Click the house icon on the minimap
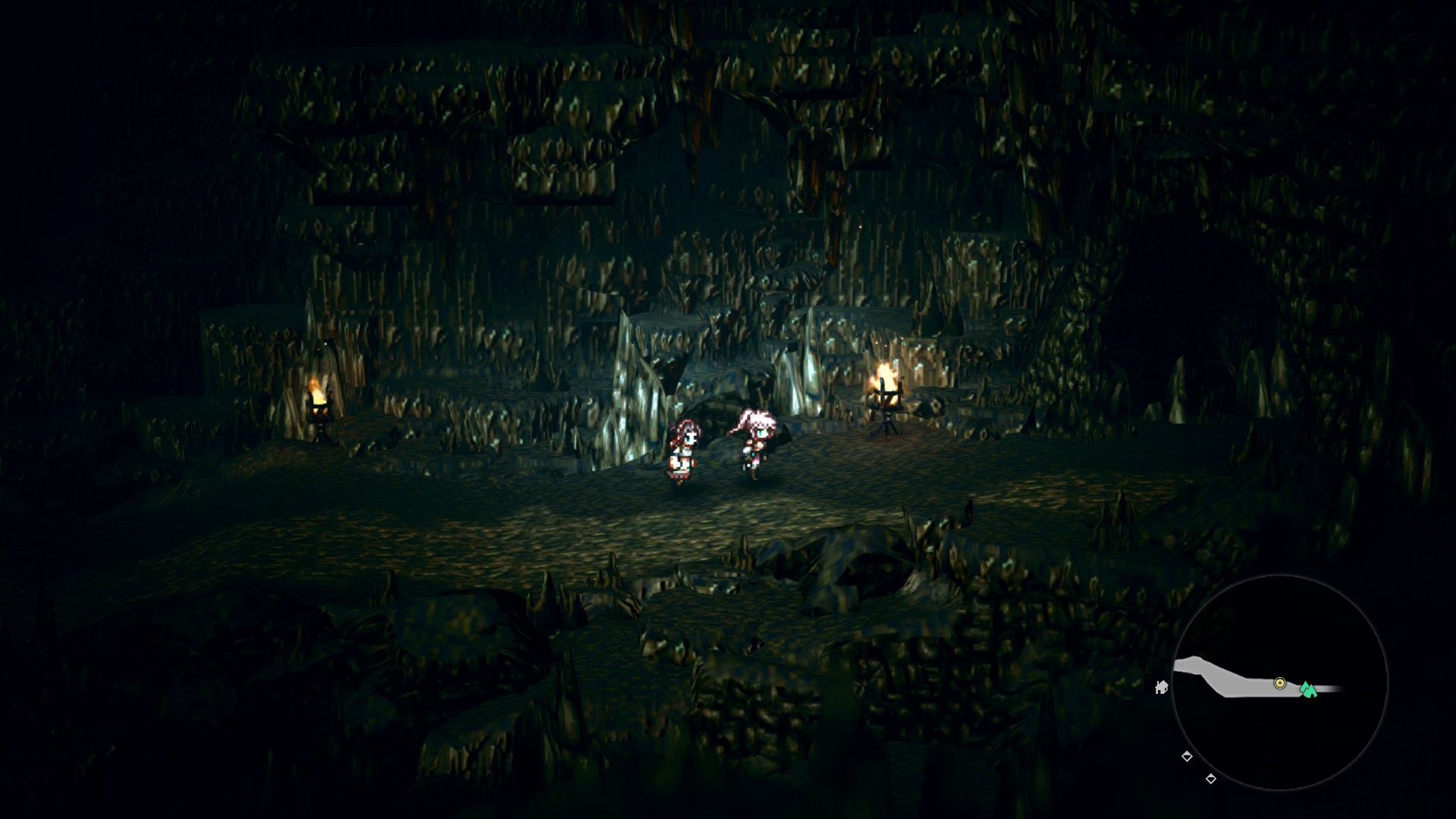The height and width of the screenshot is (819, 1456). click(x=1163, y=689)
